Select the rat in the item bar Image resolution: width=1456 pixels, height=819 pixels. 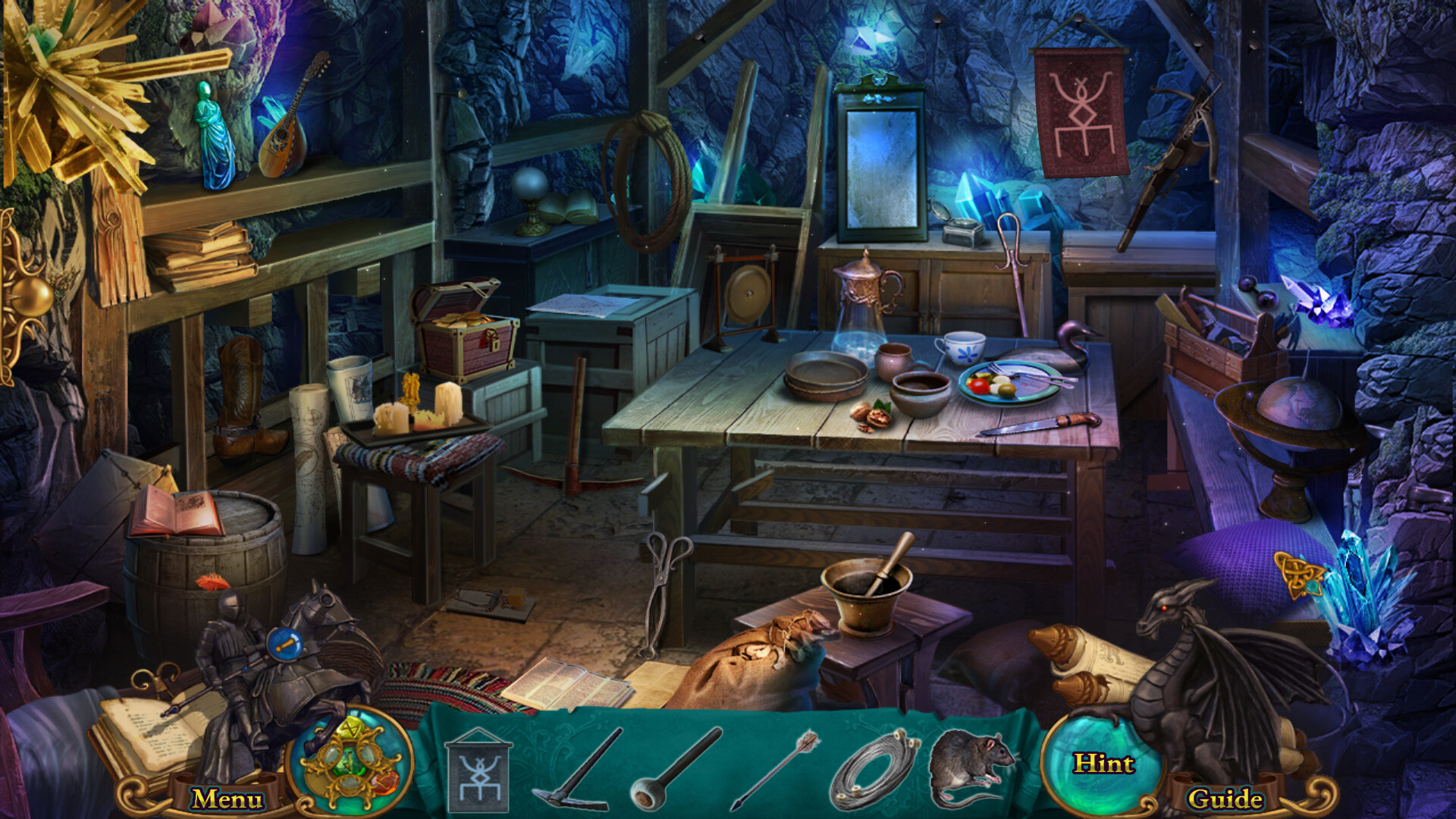pyautogui.click(x=973, y=766)
